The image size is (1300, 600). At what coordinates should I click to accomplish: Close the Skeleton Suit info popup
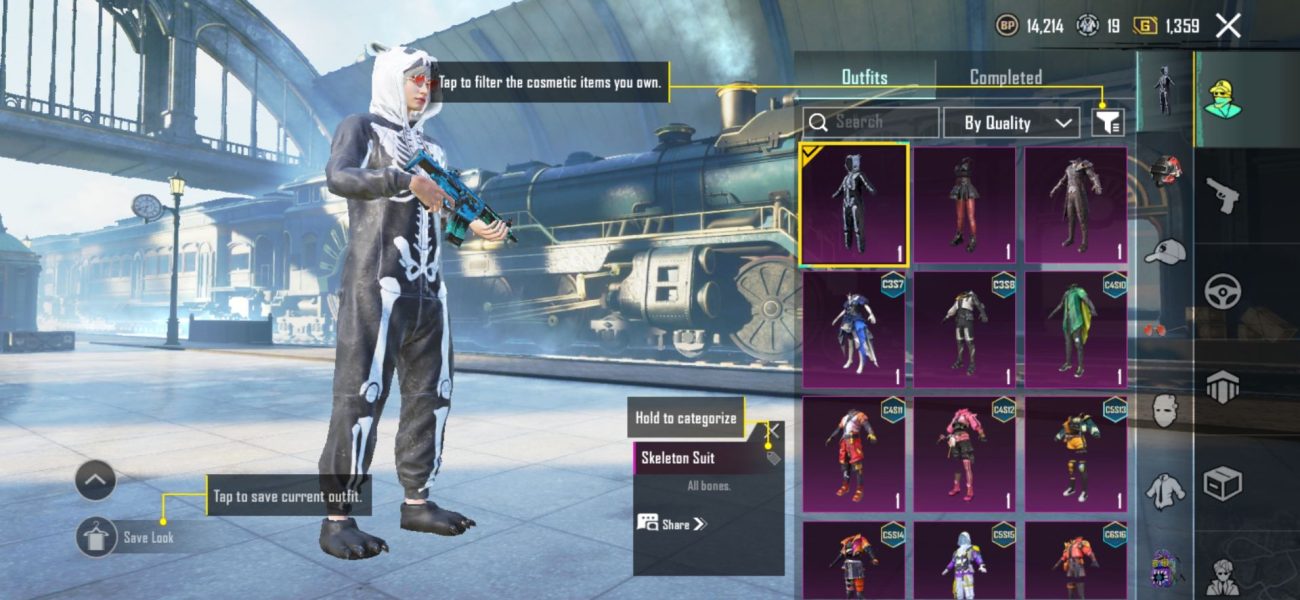773,430
